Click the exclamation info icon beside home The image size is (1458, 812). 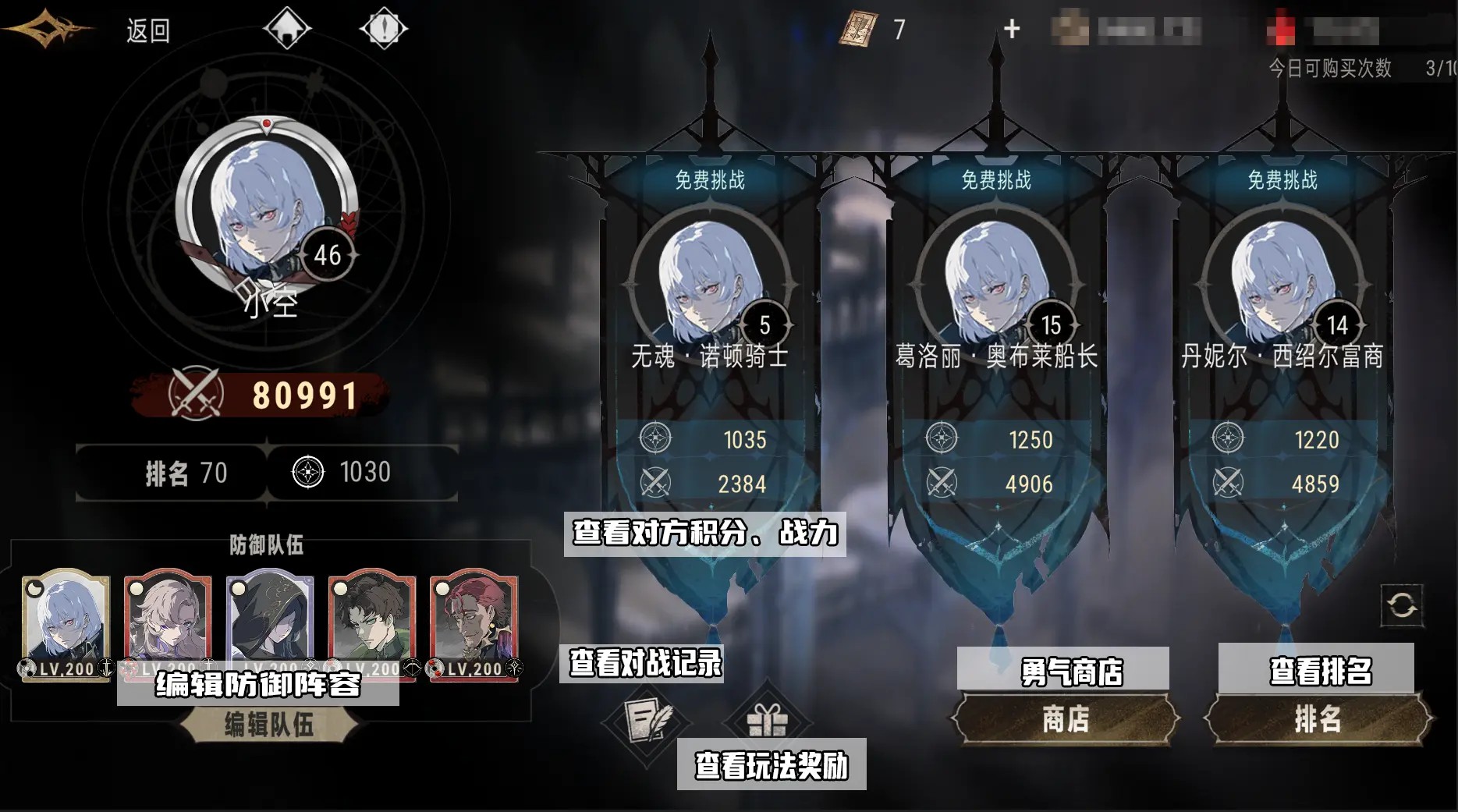[382, 28]
